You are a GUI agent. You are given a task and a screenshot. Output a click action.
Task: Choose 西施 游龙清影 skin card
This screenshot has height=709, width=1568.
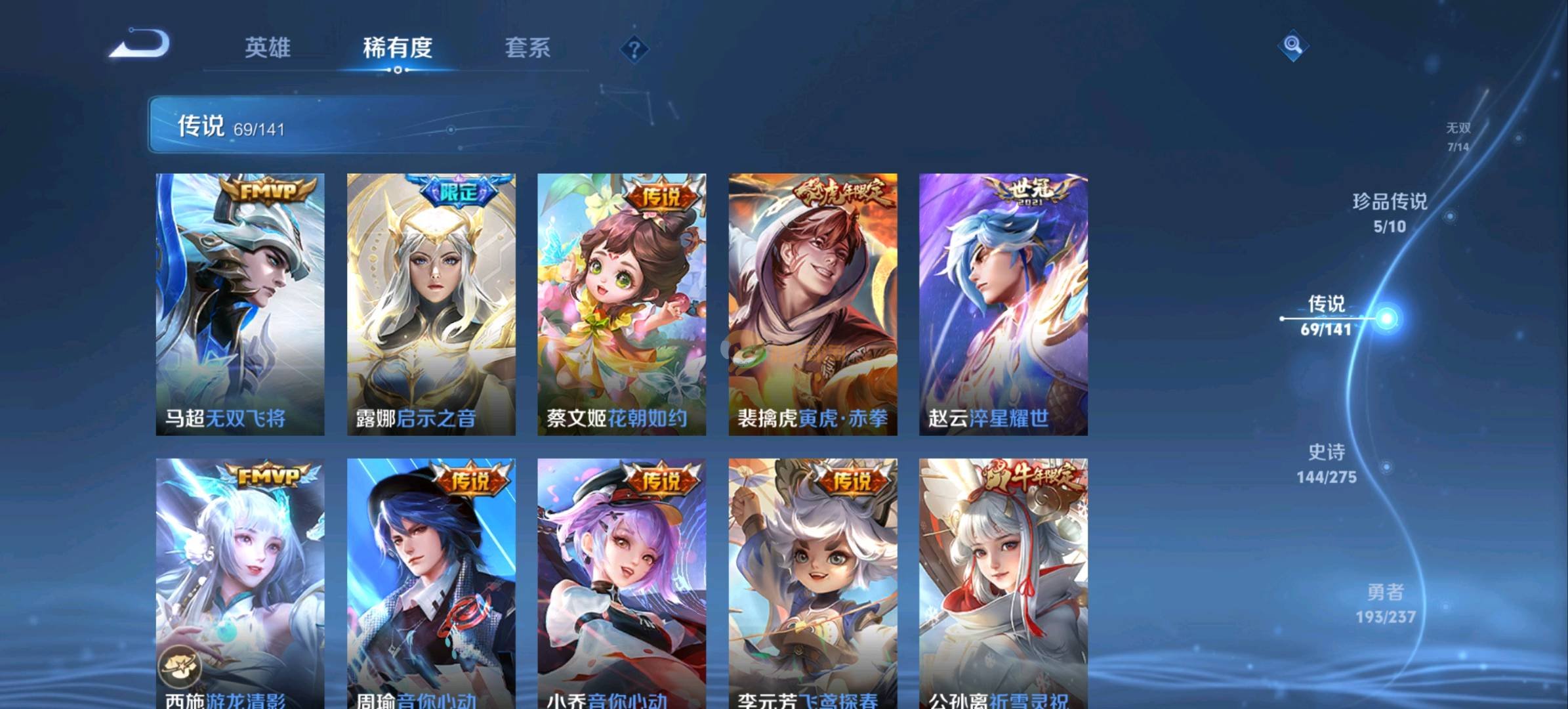[x=240, y=583]
